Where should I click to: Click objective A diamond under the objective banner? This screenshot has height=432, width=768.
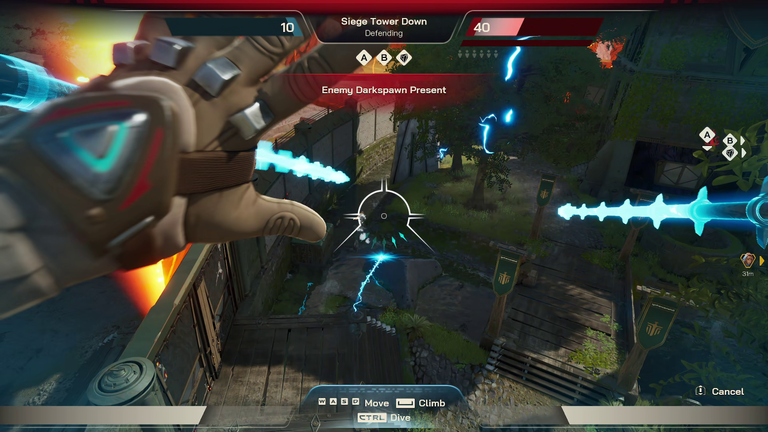(x=364, y=57)
